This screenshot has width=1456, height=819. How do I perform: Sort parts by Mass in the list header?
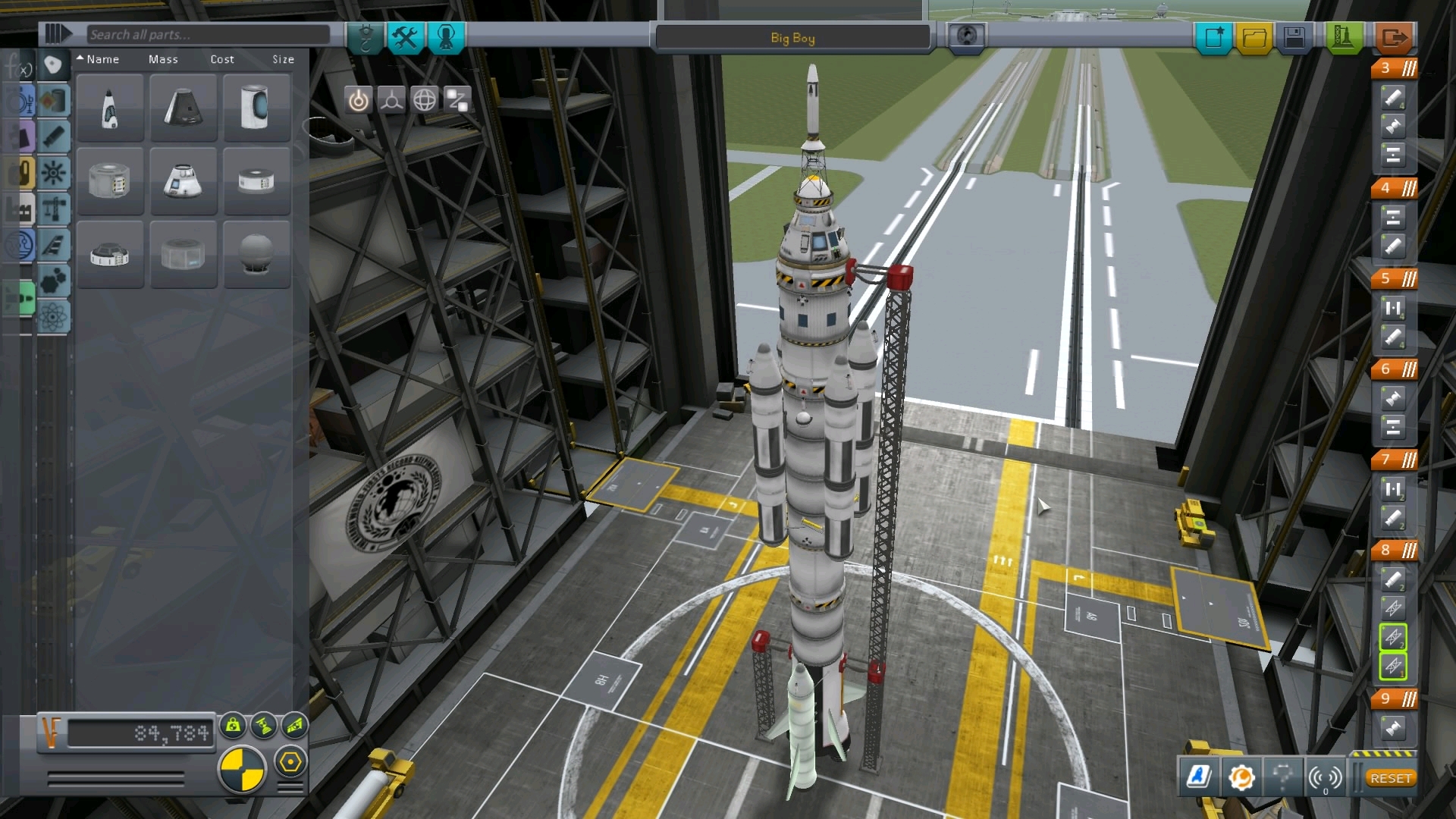pos(164,59)
